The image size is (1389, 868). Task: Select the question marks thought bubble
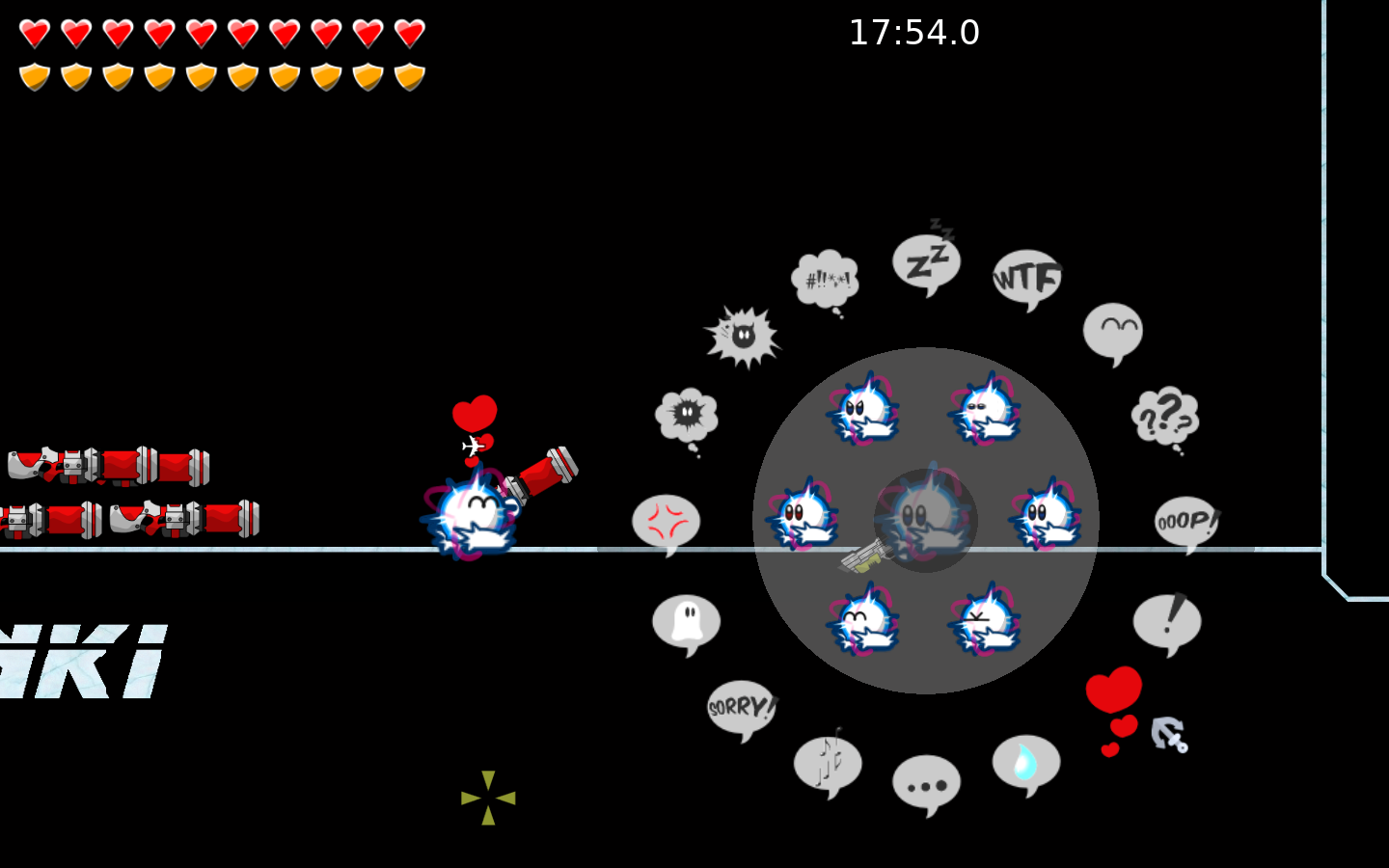tap(1165, 417)
